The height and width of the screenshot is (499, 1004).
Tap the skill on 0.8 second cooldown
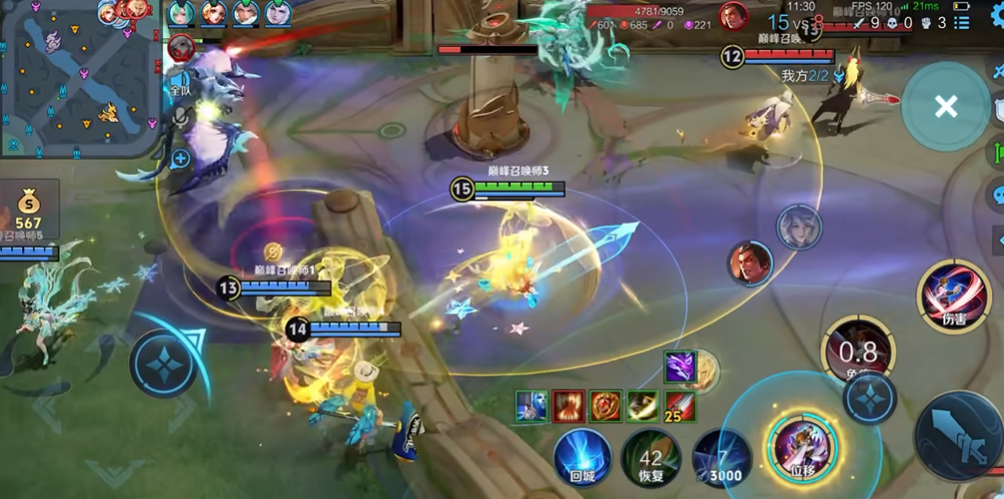[857, 351]
